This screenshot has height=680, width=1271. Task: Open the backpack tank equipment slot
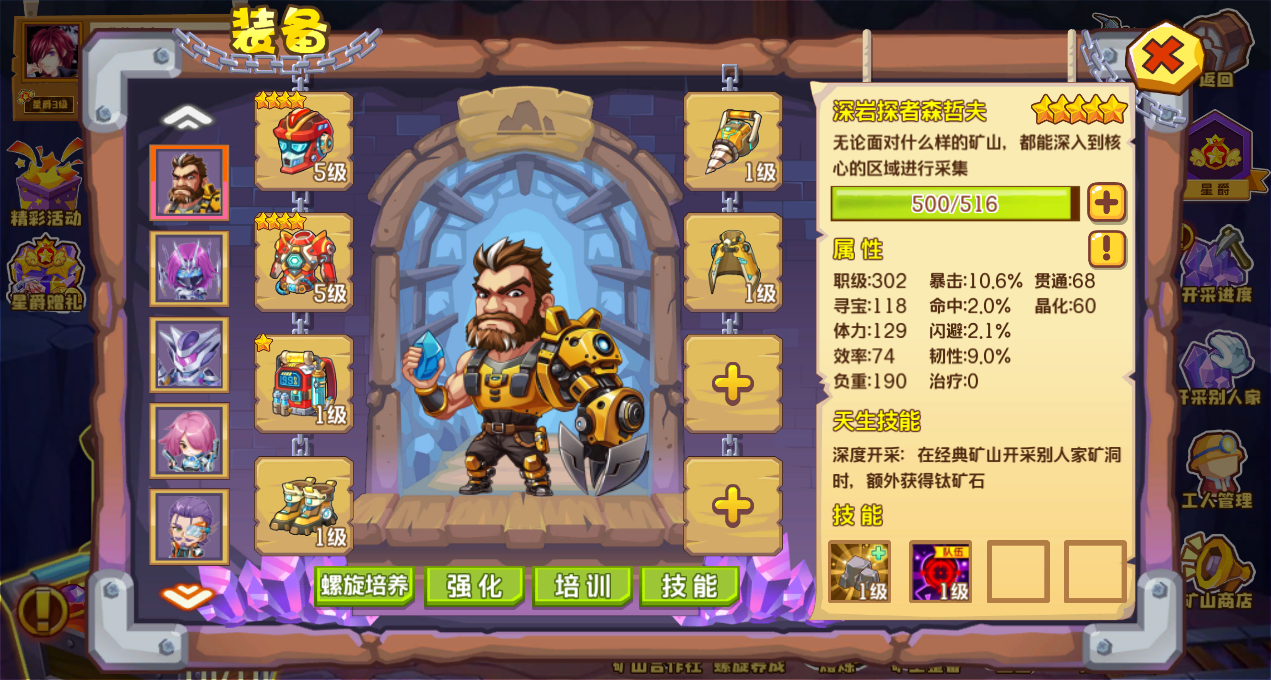click(304, 385)
